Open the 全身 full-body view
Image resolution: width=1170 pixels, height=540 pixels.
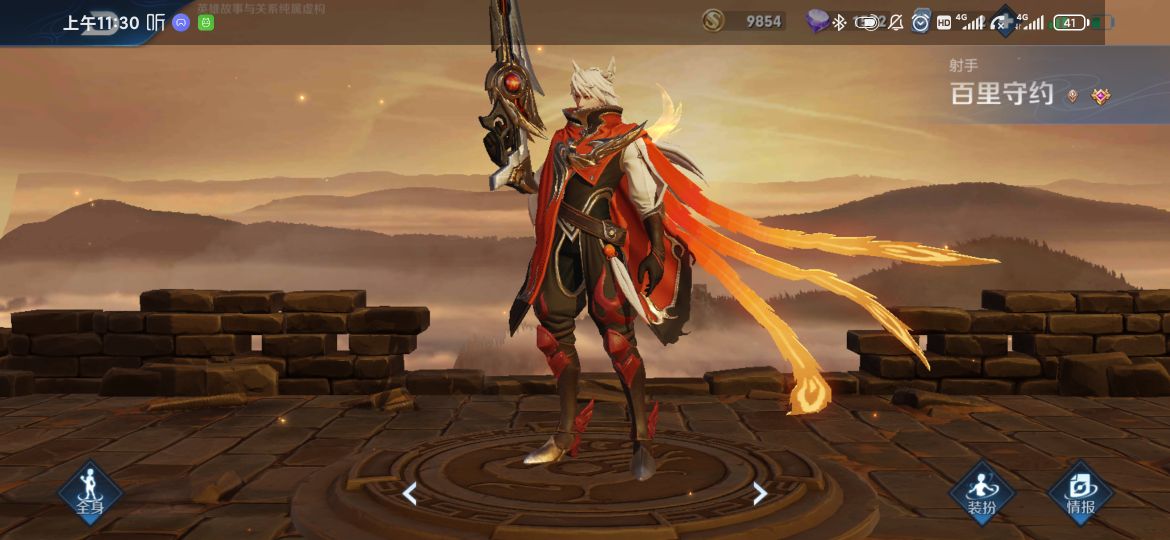pos(90,493)
